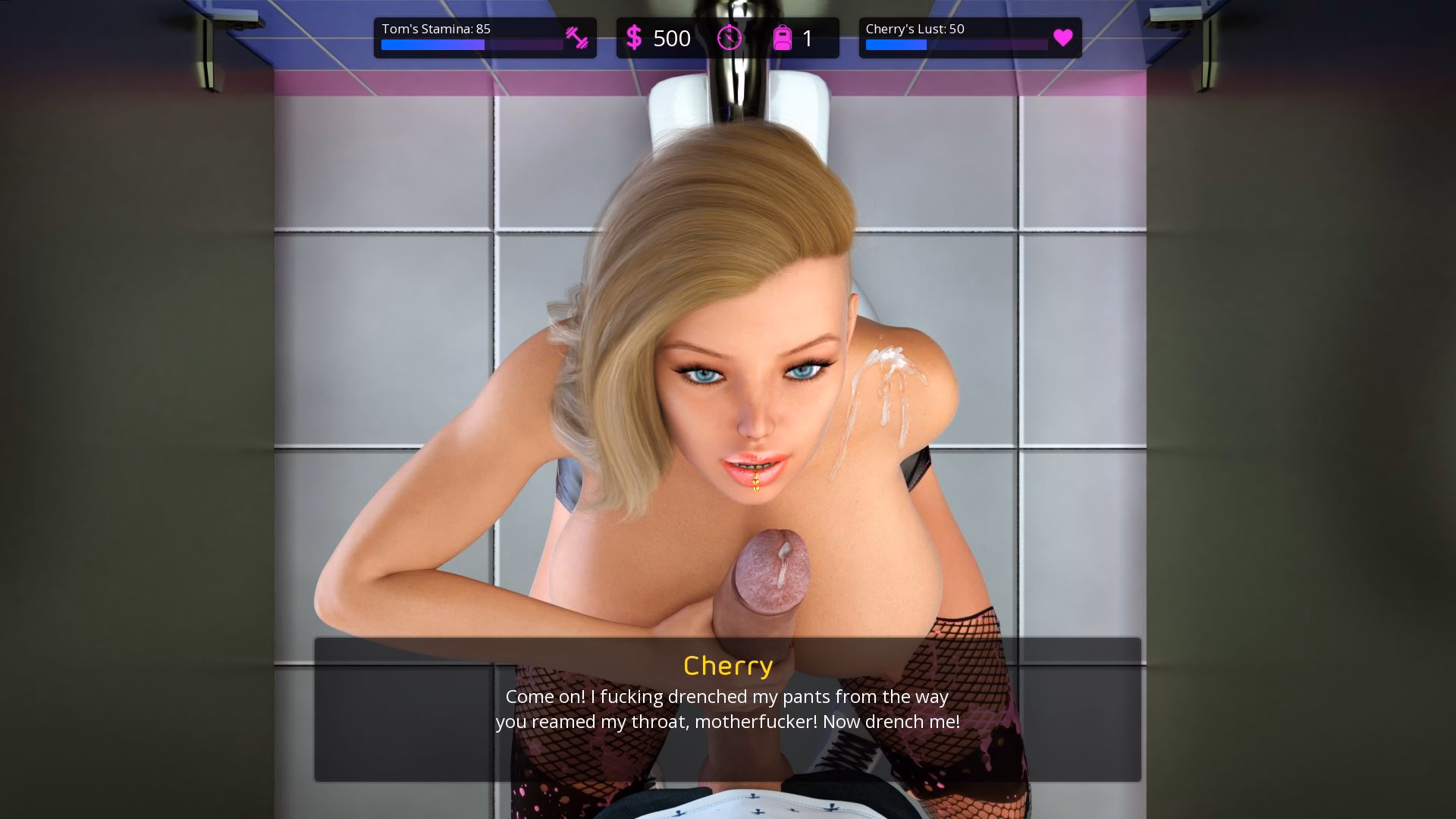Viewport: 1456px width, 819px height.
Task: Click the dialogue text to advance
Action: pyautogui.click(x=726, y=709)
